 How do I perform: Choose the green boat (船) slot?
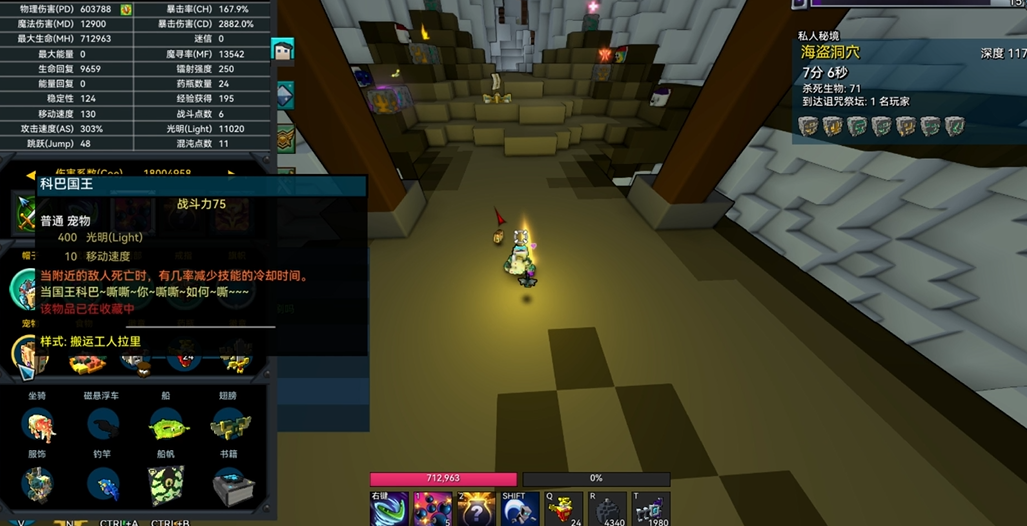[167, 427]
